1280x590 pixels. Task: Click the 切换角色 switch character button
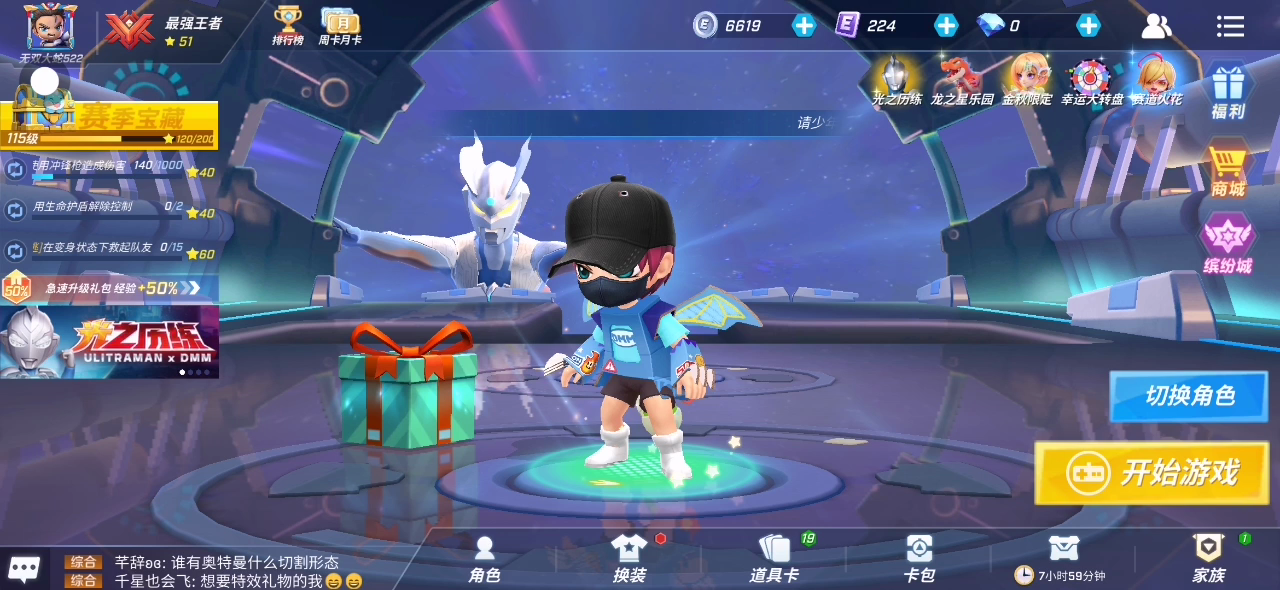pyautogui.click(x=1188, y=396)
